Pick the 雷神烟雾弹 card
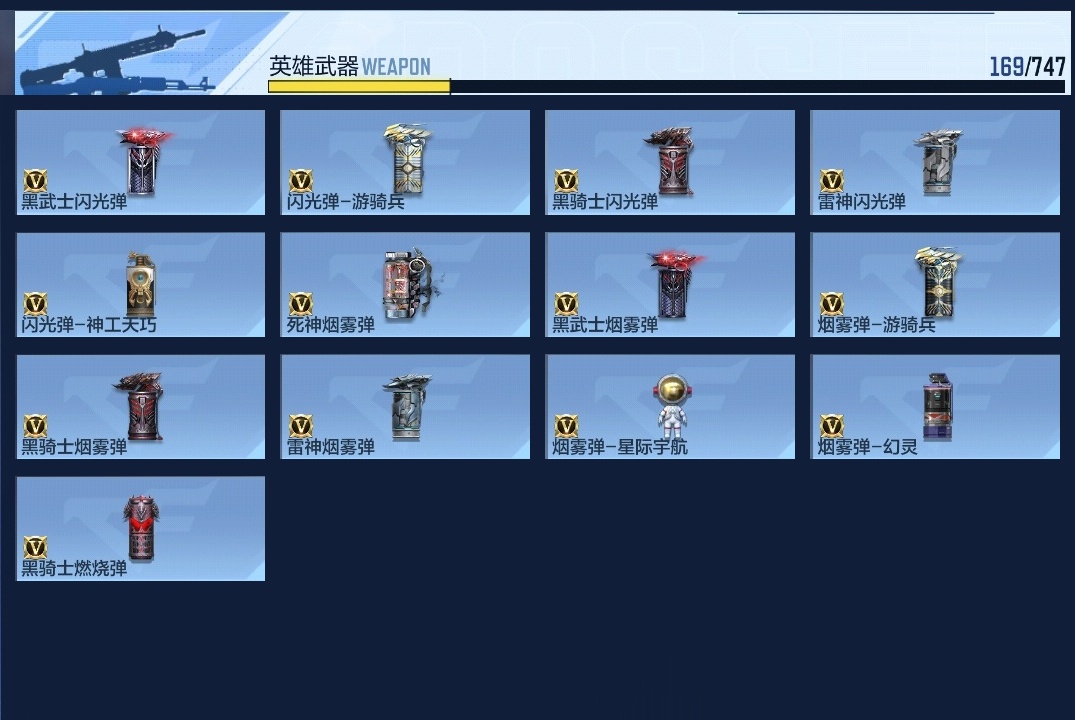 point(405,407)
